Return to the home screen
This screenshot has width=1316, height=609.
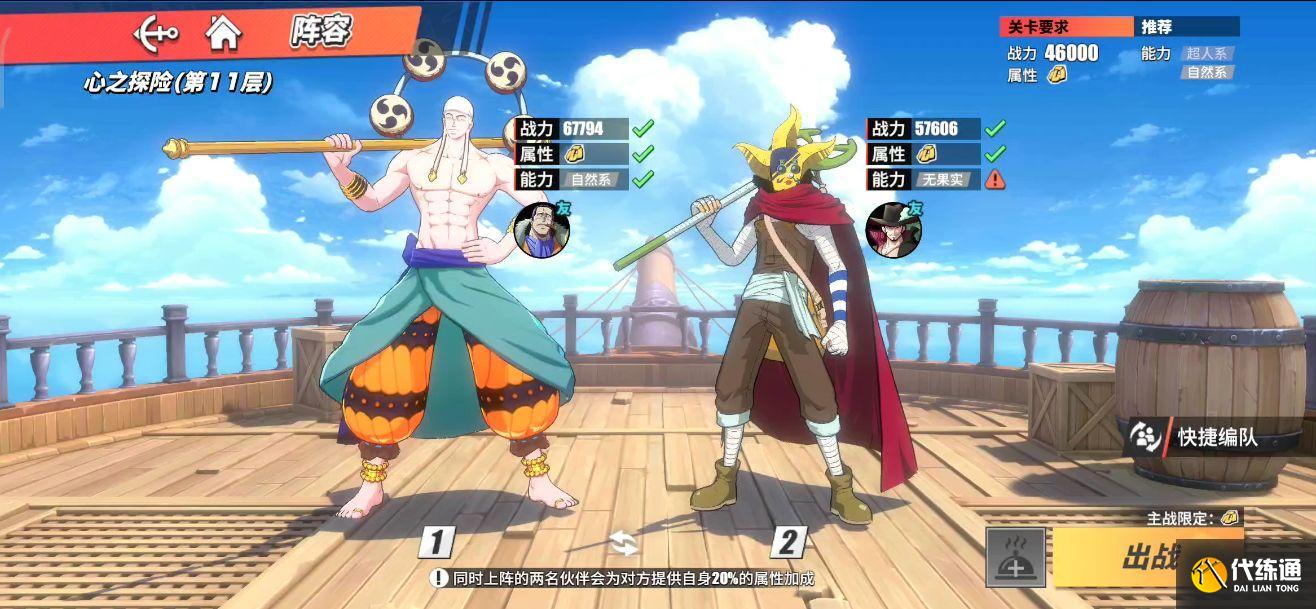(223, 33)
